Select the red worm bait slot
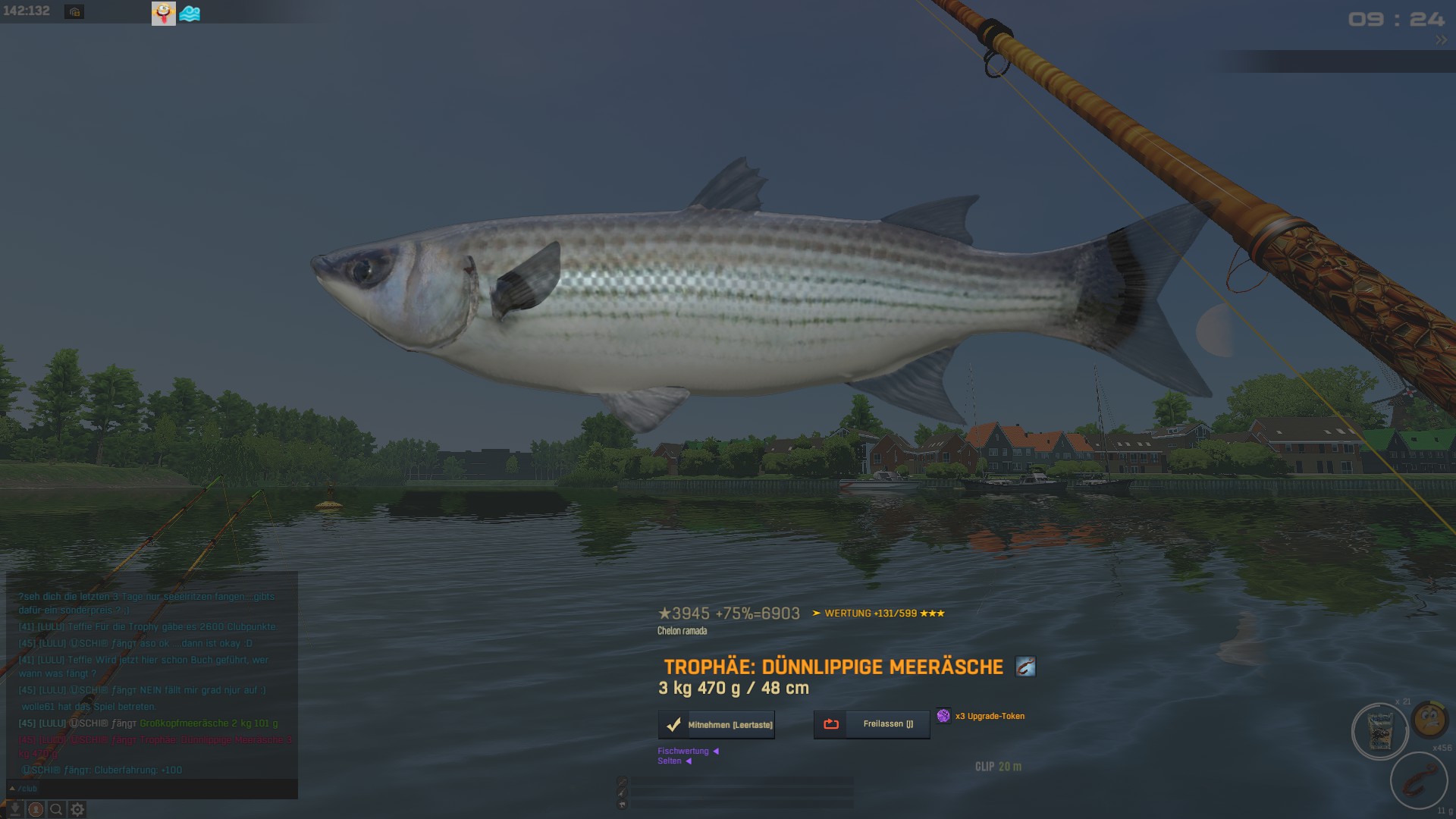1456x819 pixels. tap(1418, 781)
